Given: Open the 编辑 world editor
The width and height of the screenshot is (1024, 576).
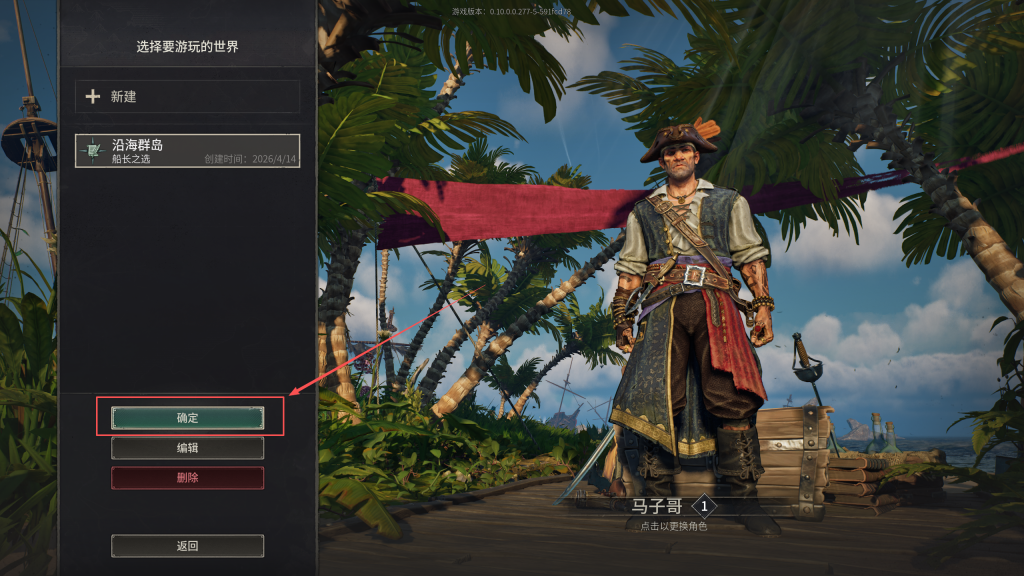Looking at the screenshot, I should [x=187, y=448].
